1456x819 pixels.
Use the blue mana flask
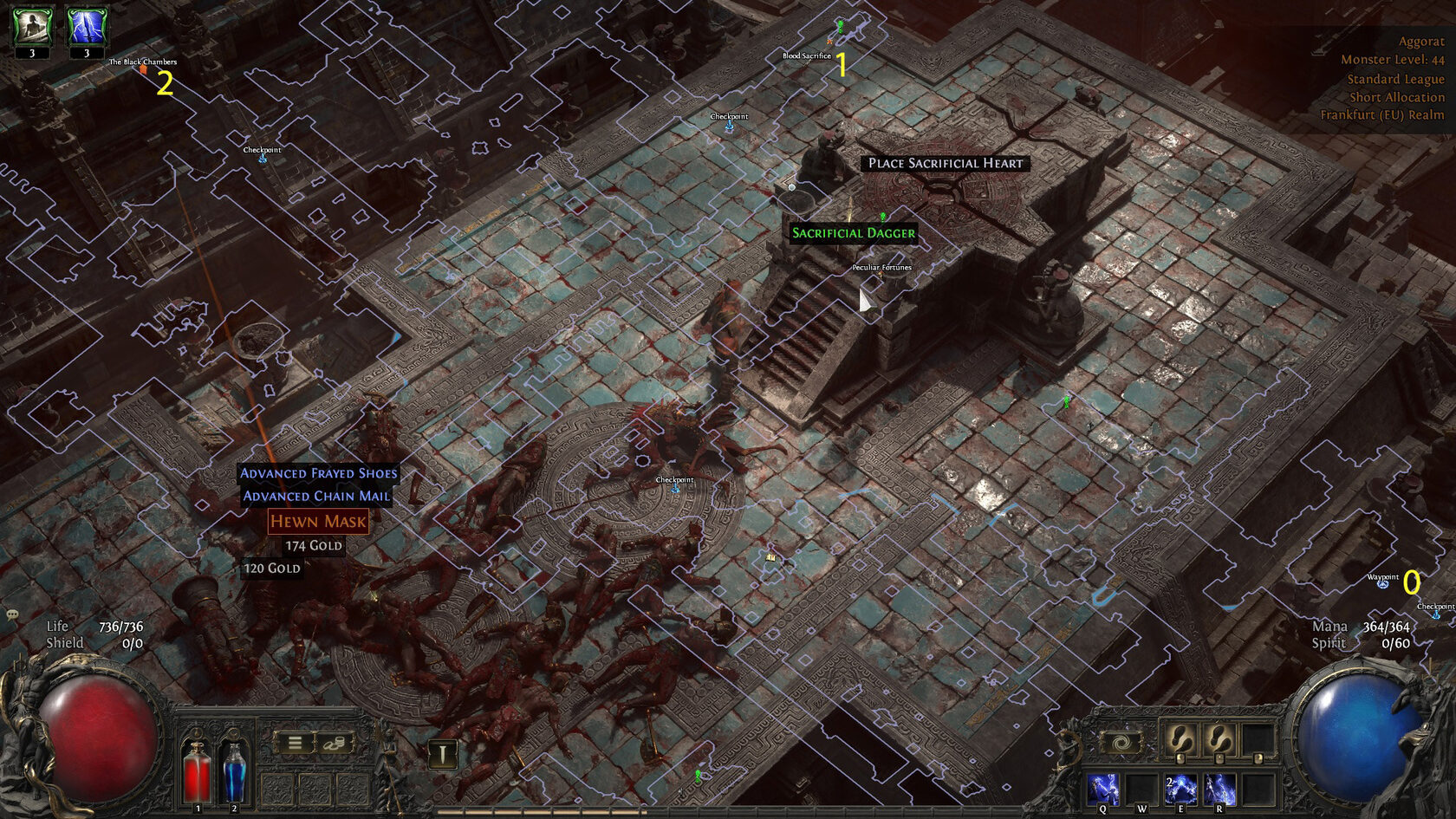click(x=234, y=770)
